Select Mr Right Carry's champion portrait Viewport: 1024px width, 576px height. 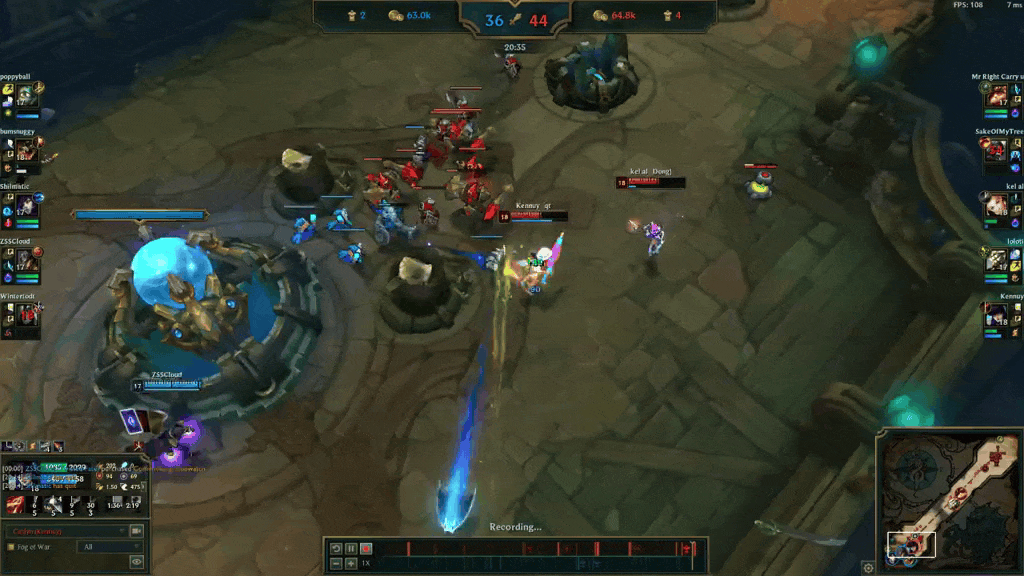click(997, 97)
